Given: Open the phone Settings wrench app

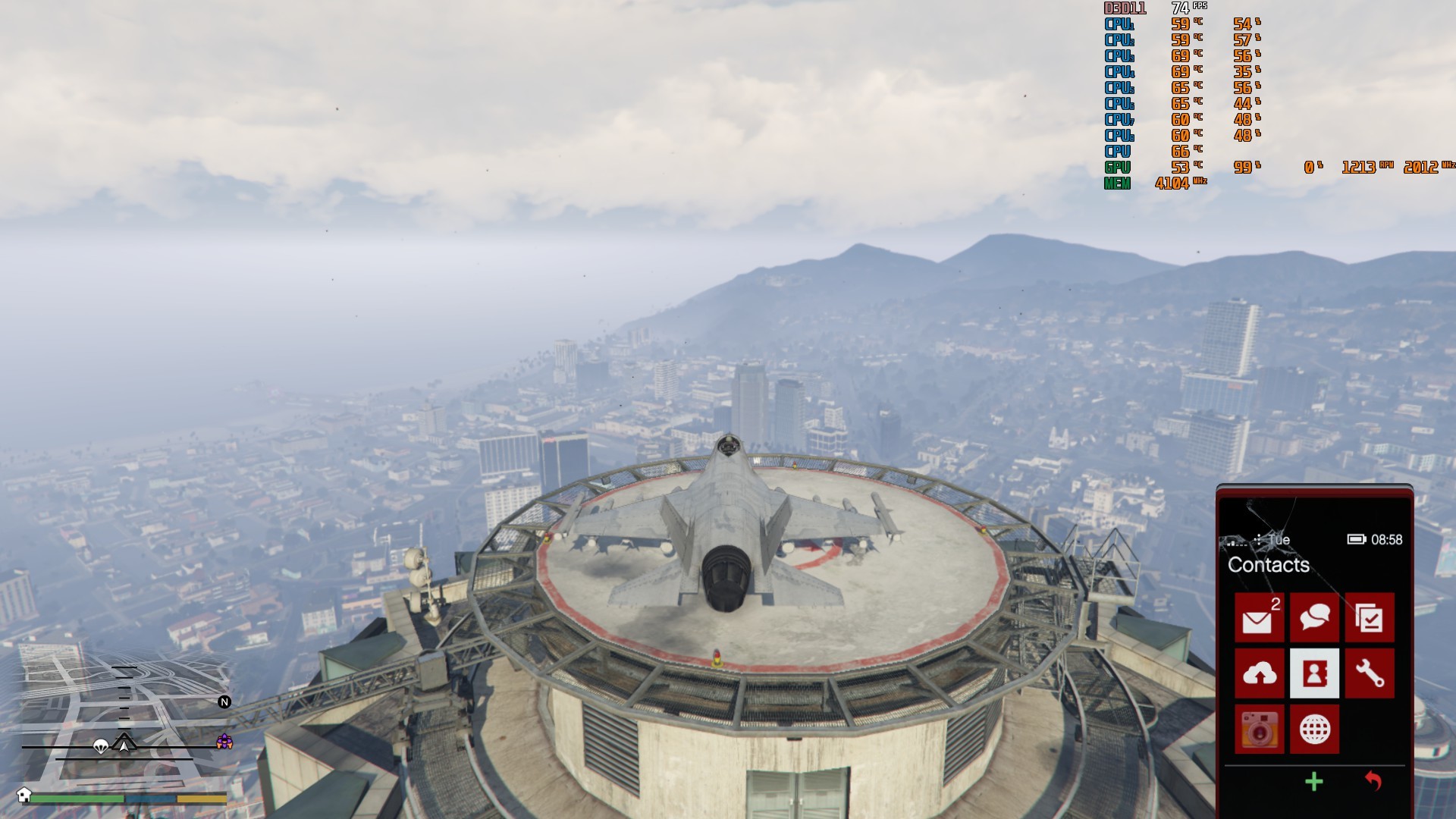Looking at the screenshot, I should point(1370,673).
